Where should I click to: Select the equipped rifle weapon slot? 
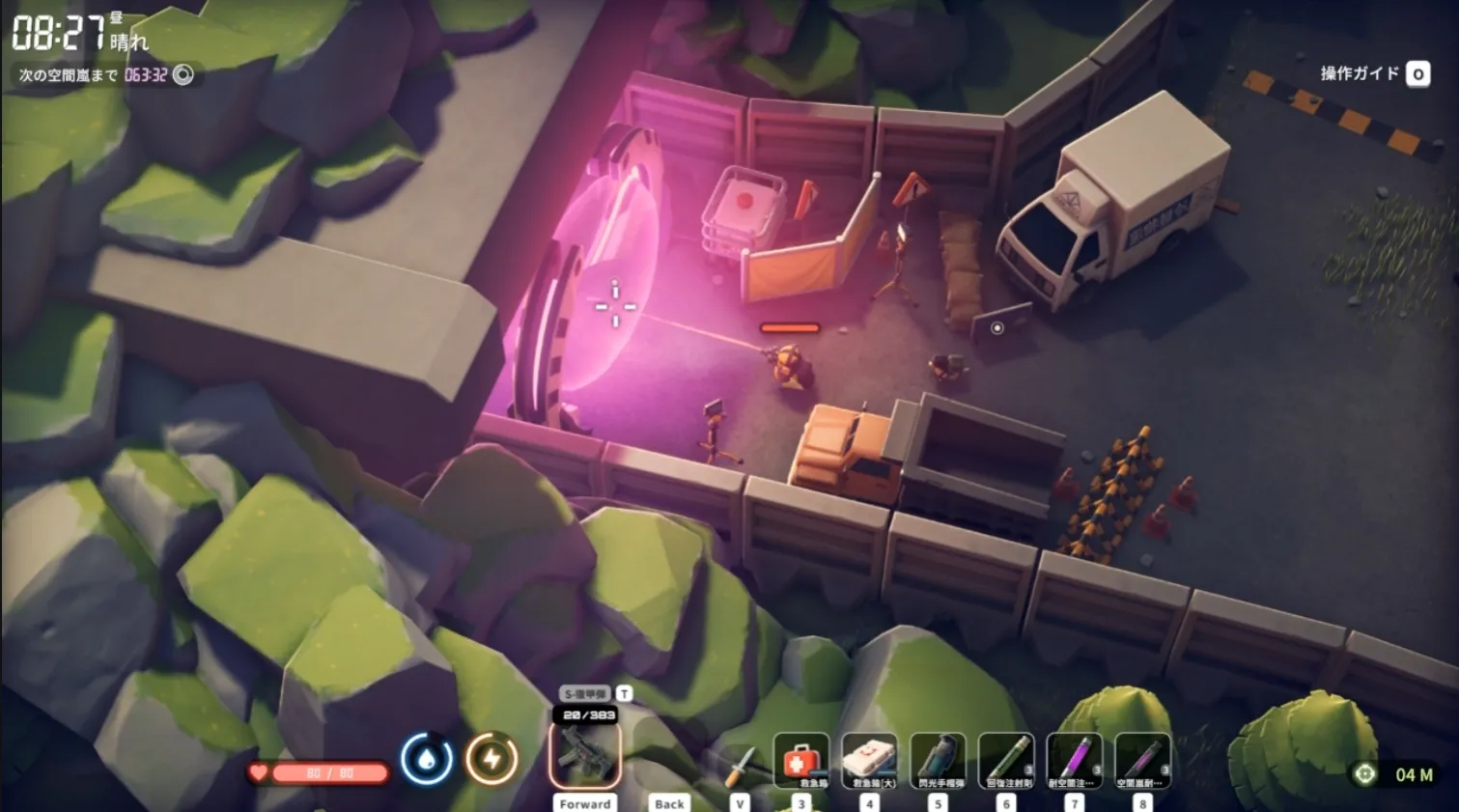585,756
